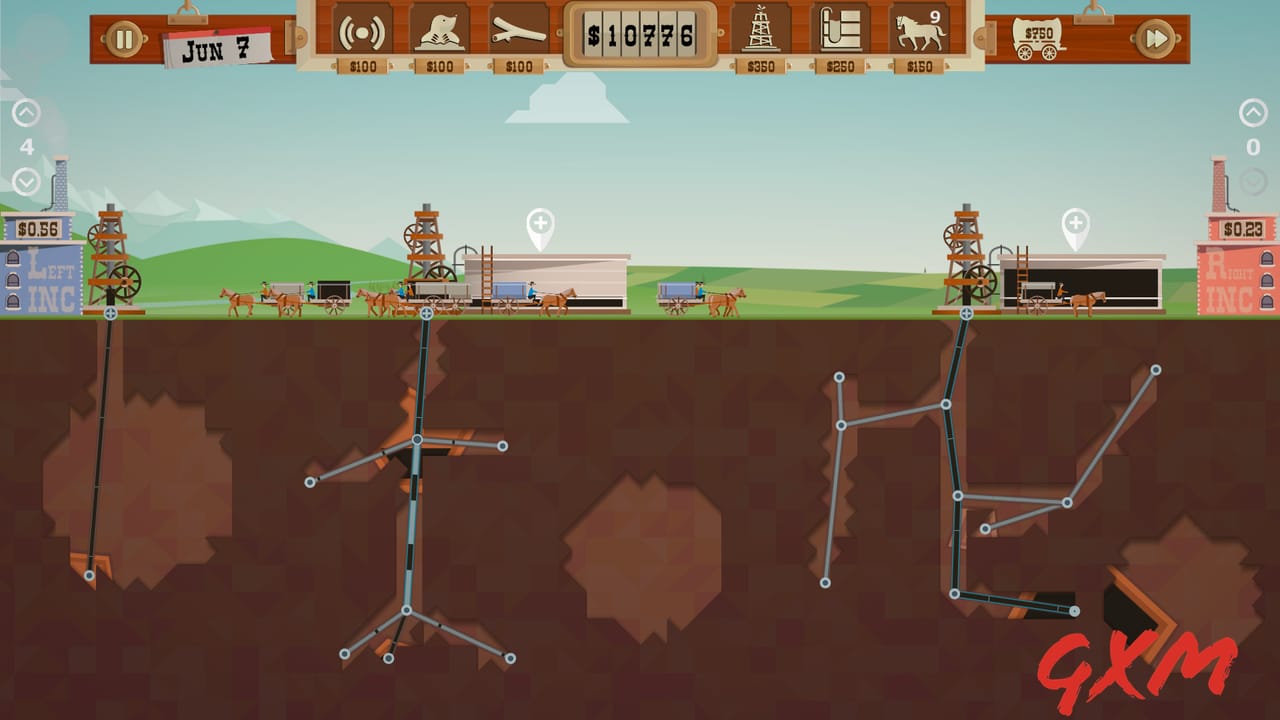Check Left Inc's $0.56 price sign
The image size is (1280, 720).
pyautogui.click(x=38, y=227)
